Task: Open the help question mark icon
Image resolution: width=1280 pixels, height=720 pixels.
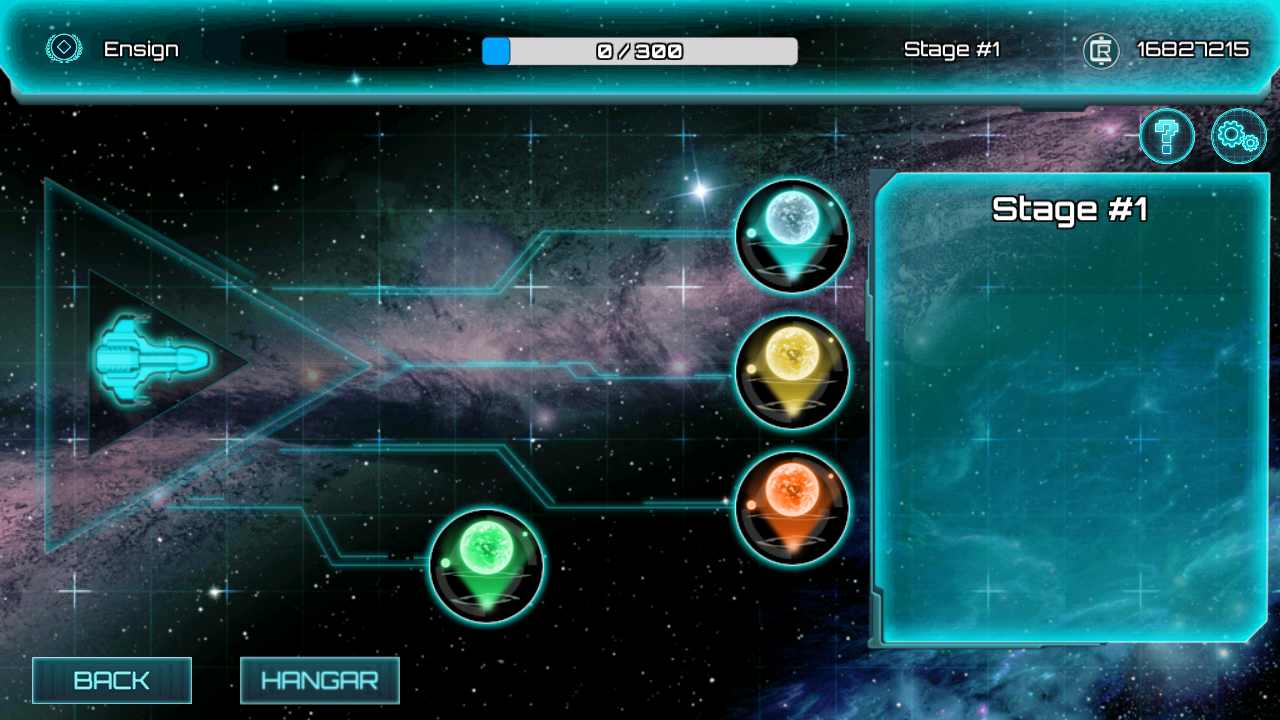Action: [1165, 136]
